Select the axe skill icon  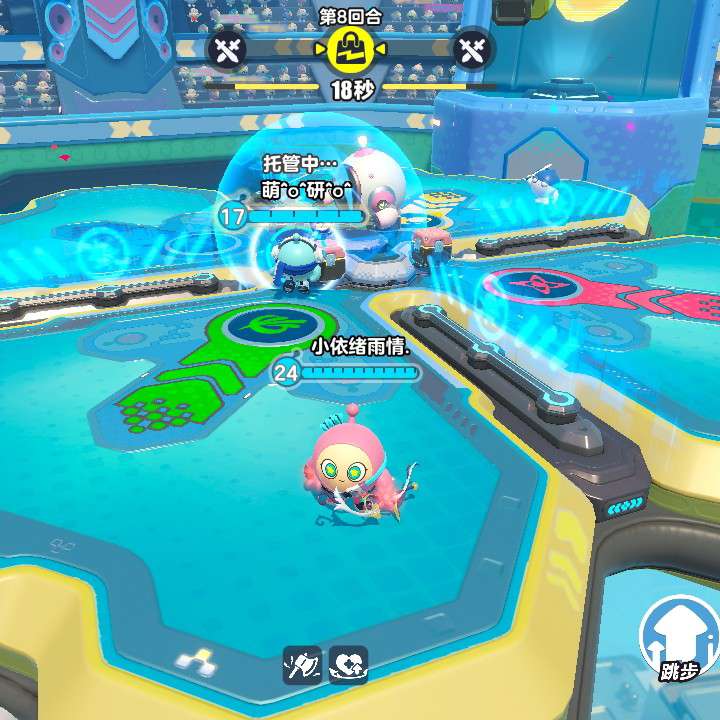tap(303, 665)
